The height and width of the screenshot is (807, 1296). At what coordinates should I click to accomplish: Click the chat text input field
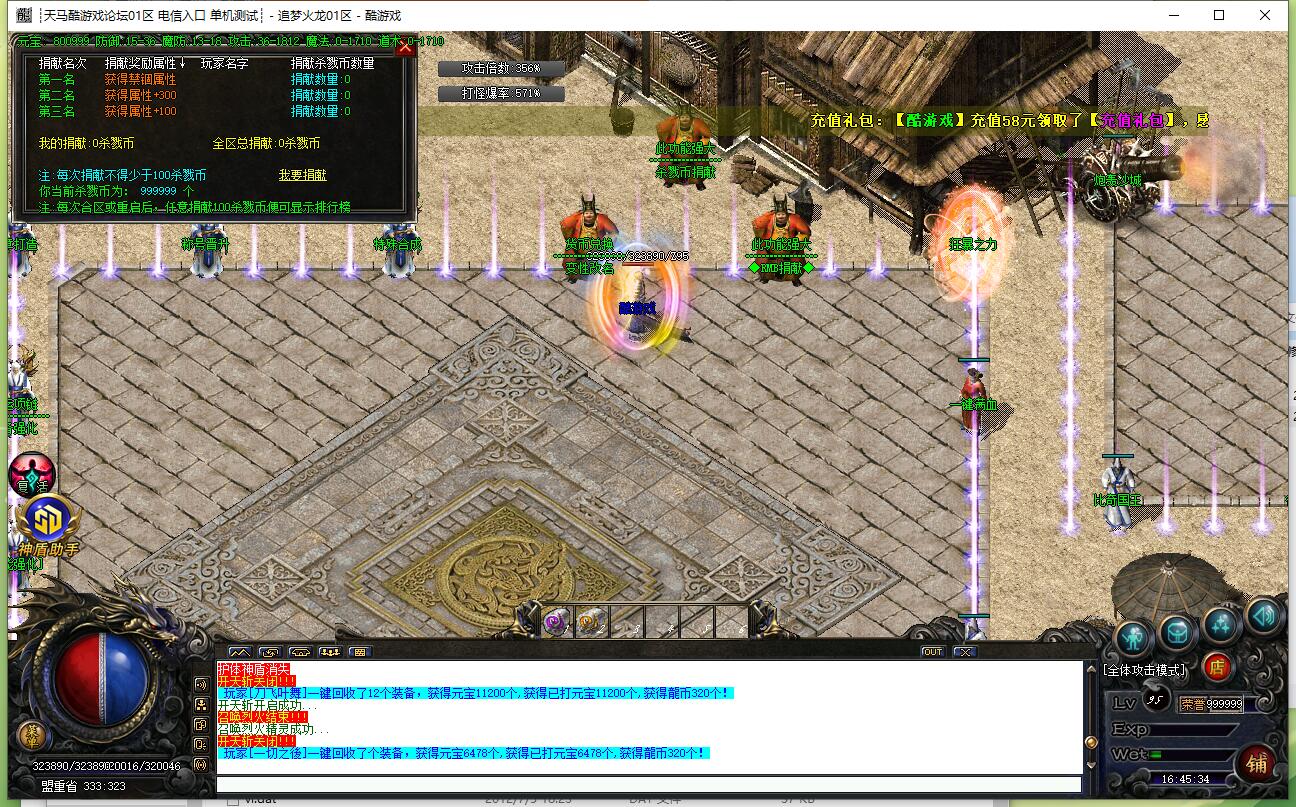(648, 785)
